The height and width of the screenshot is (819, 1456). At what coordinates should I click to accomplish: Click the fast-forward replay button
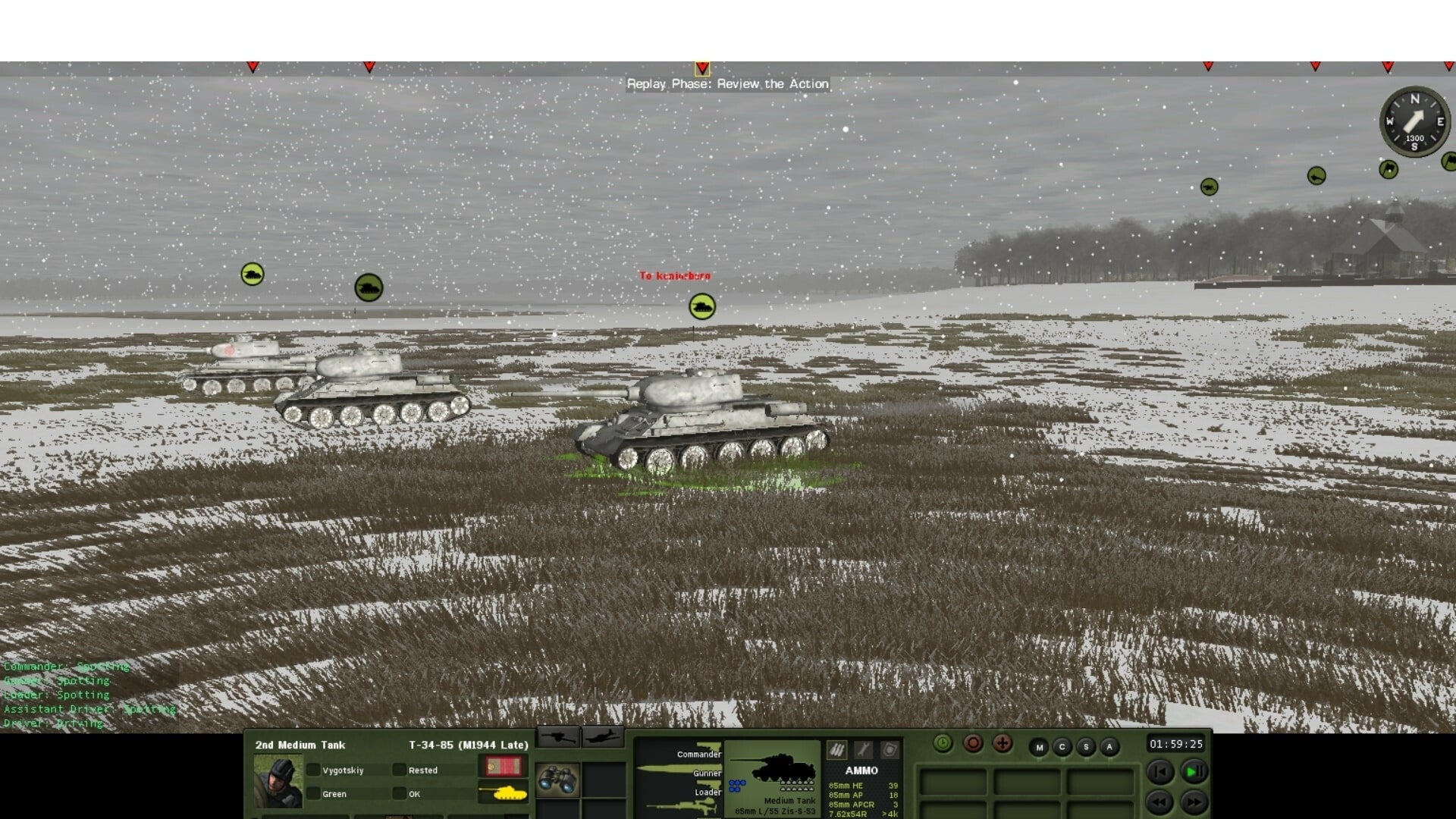[x=1193, y=804]
